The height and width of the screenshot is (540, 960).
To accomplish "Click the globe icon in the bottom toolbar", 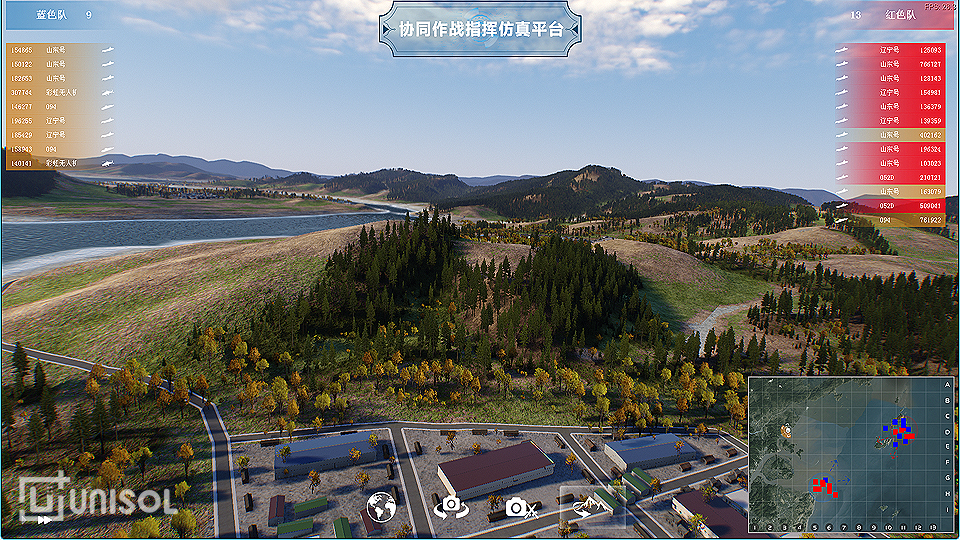I will [x=380, y=507].
